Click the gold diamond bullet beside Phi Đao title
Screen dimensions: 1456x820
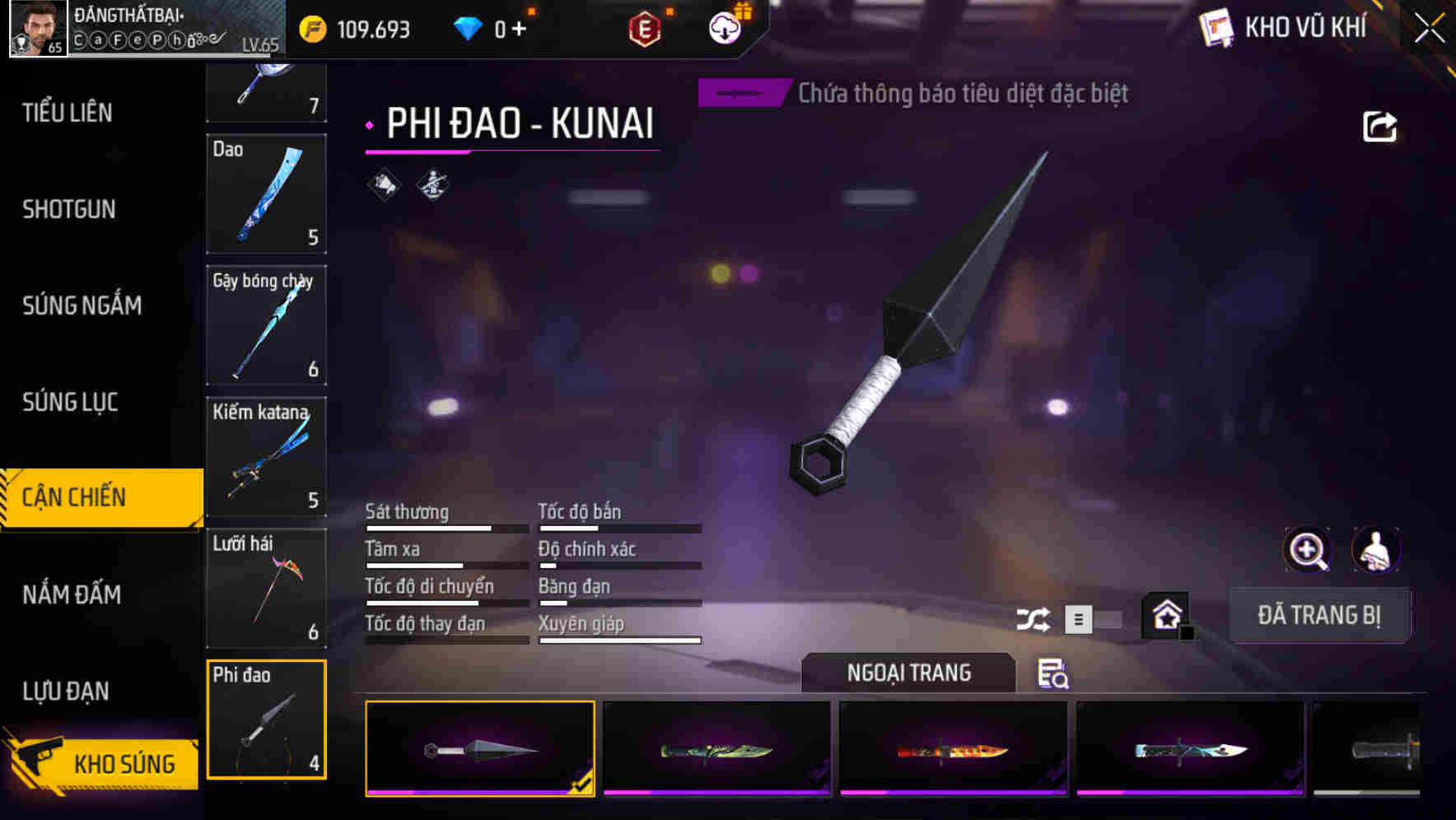(368, 126)
